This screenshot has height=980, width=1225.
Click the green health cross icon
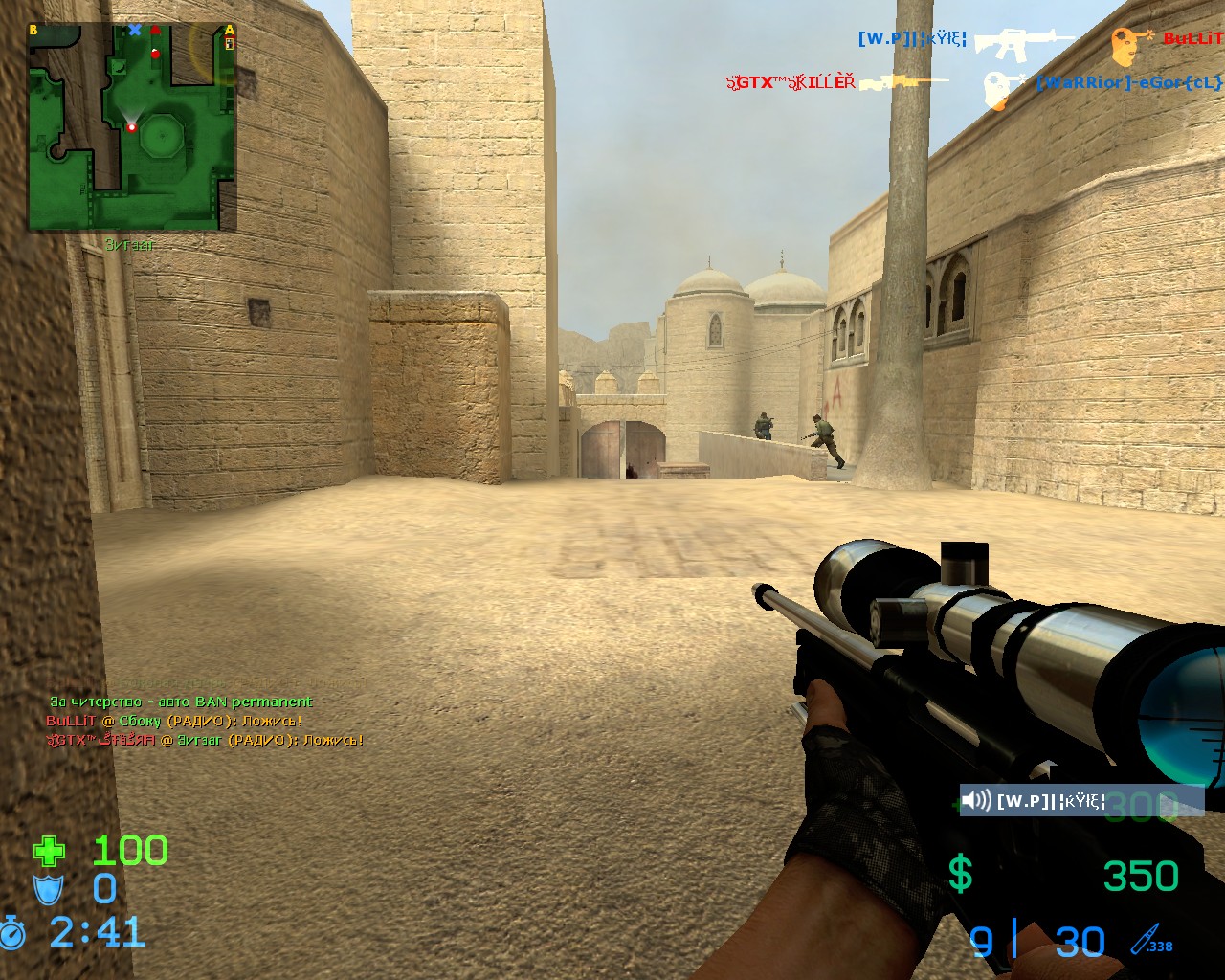[50, 851]
